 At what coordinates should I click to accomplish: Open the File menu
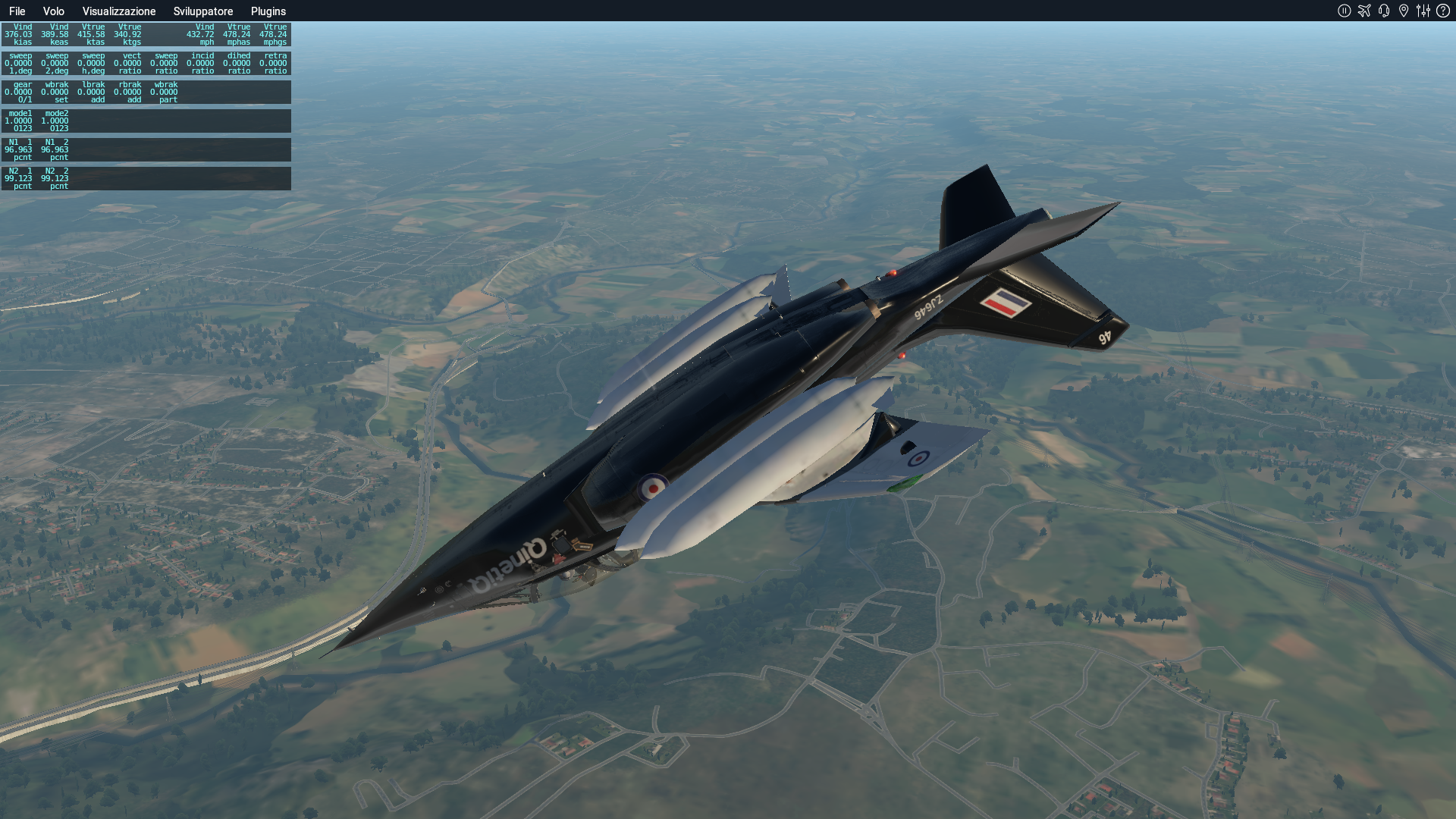coord(17,11)
